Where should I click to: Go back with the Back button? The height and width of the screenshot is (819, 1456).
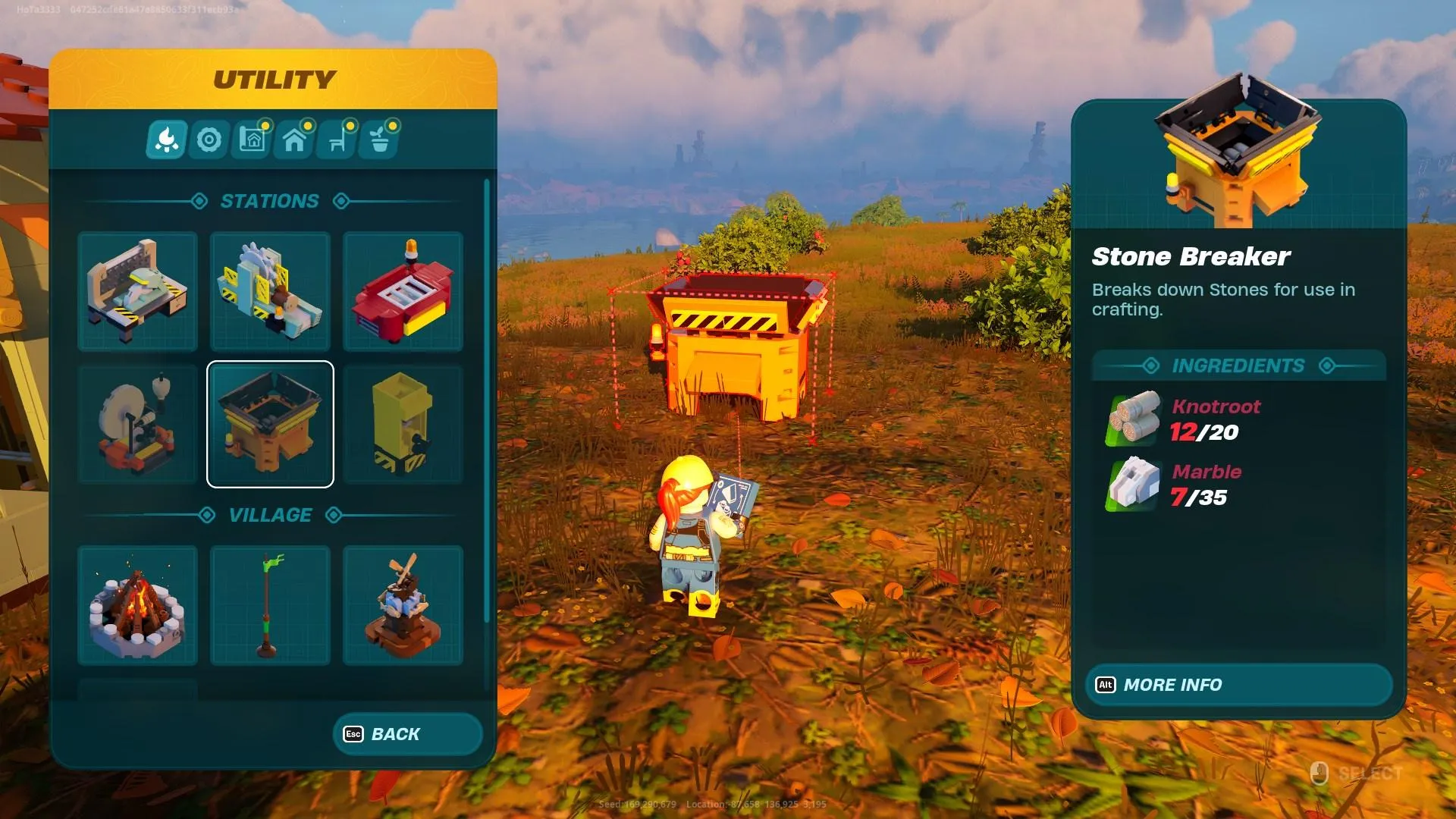pyautogui.click(x=407, y=734)
